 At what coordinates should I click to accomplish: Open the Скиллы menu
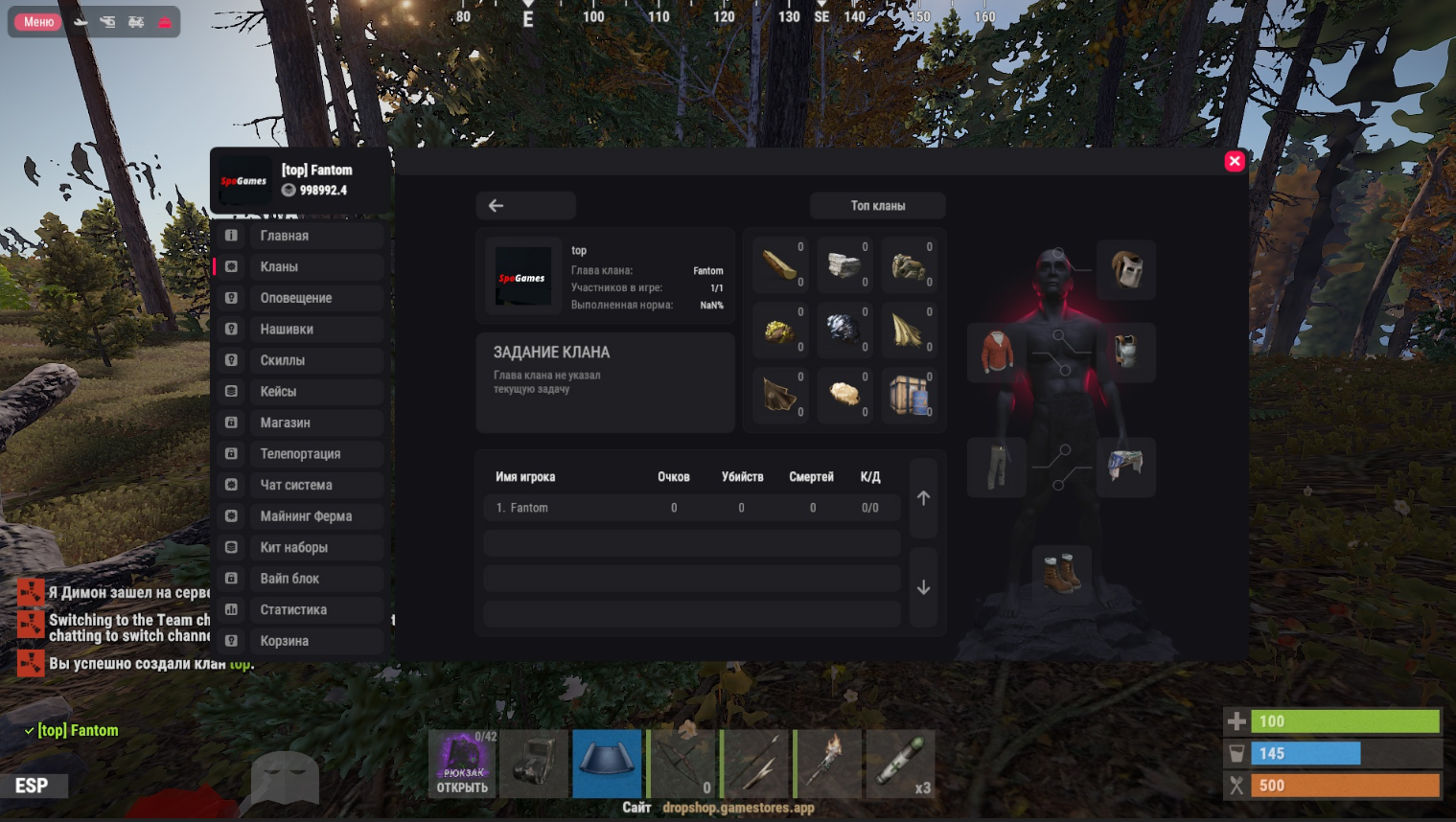pyautogui.click(x=299, y=360)
